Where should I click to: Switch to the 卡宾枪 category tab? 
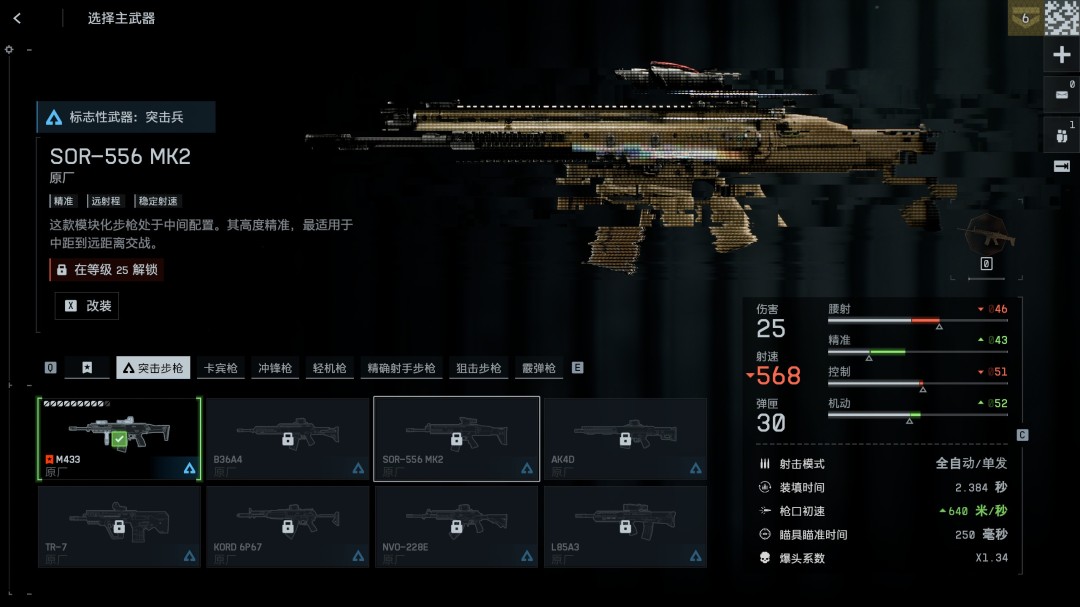(x=221, y=368)
